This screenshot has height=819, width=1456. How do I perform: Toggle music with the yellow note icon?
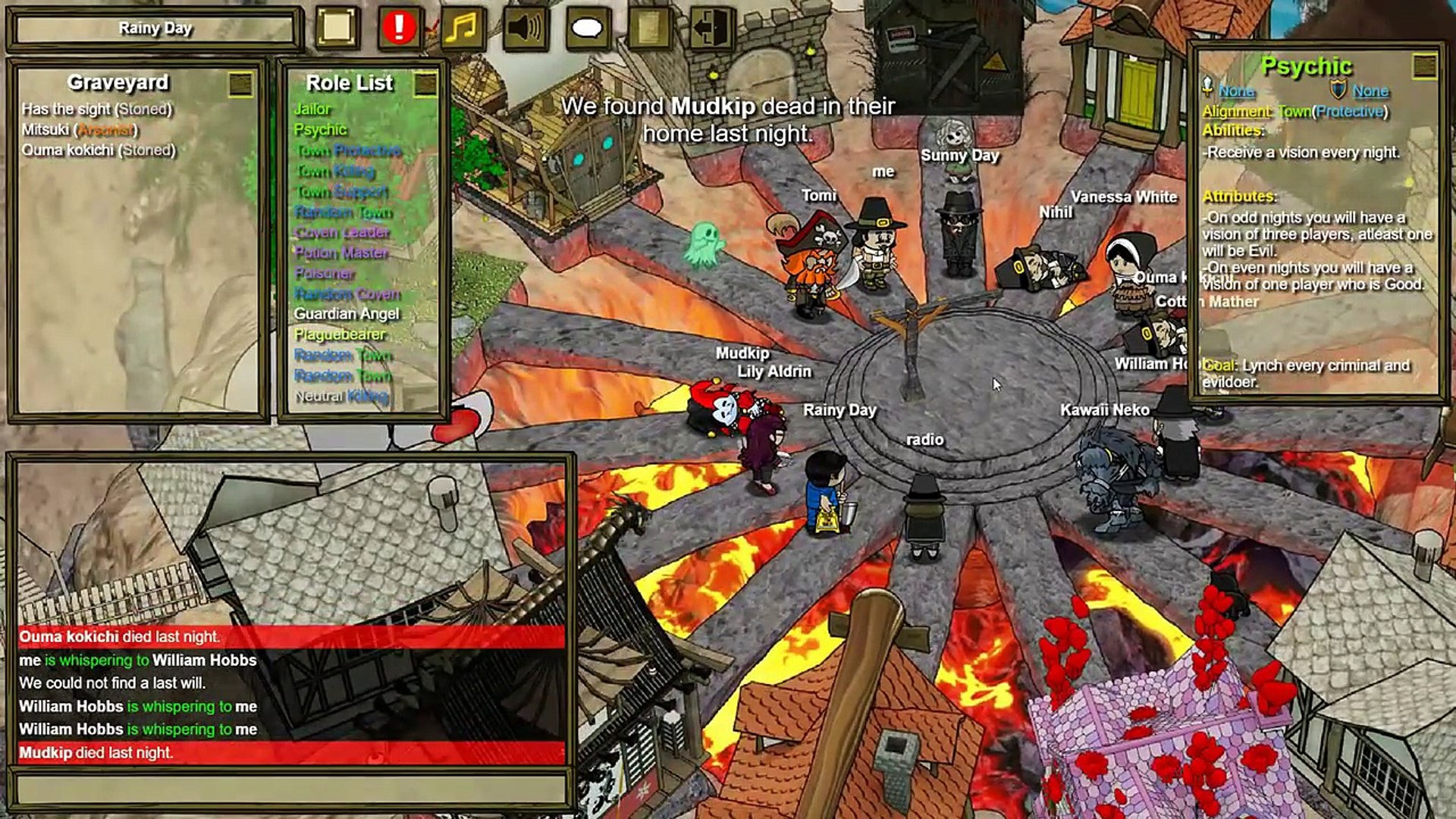pyautogui.click(x=462, y=28)
